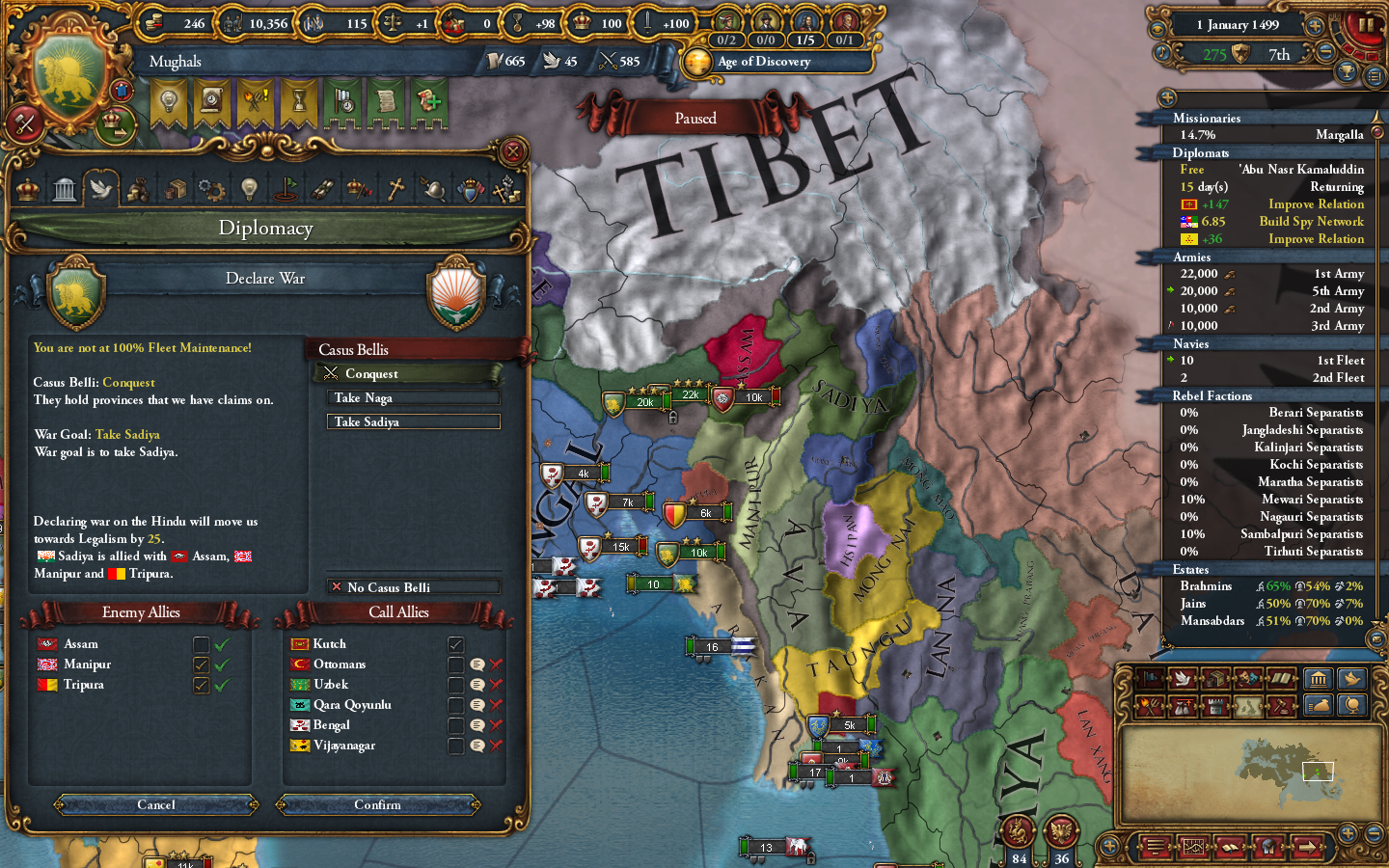Viewport: 1389px width, 868px height.
Task: Switch to the Government tab with pillars icon
Action: point(64,188)
